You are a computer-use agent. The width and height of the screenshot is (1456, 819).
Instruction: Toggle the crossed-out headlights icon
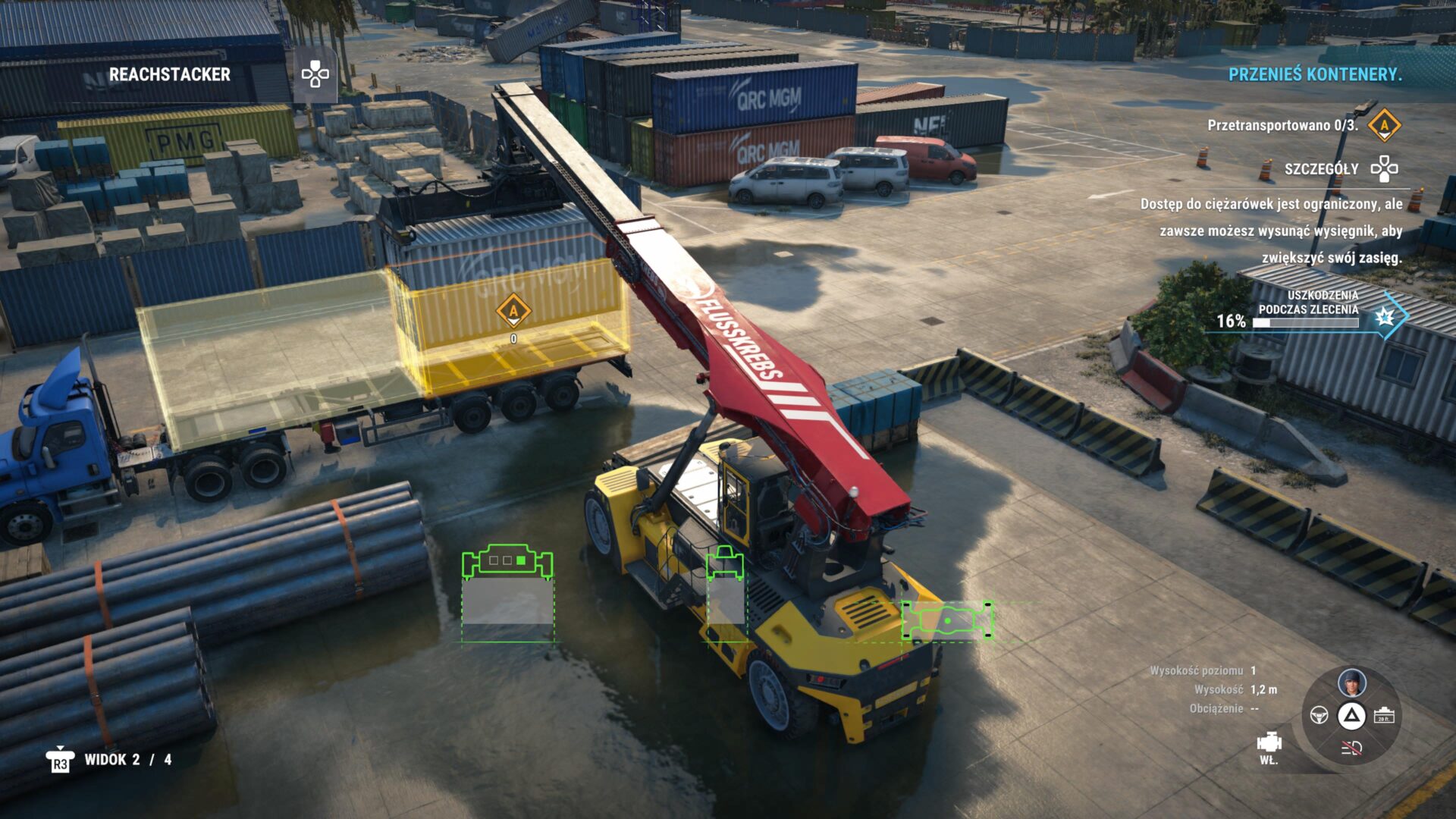point(1351,748)
